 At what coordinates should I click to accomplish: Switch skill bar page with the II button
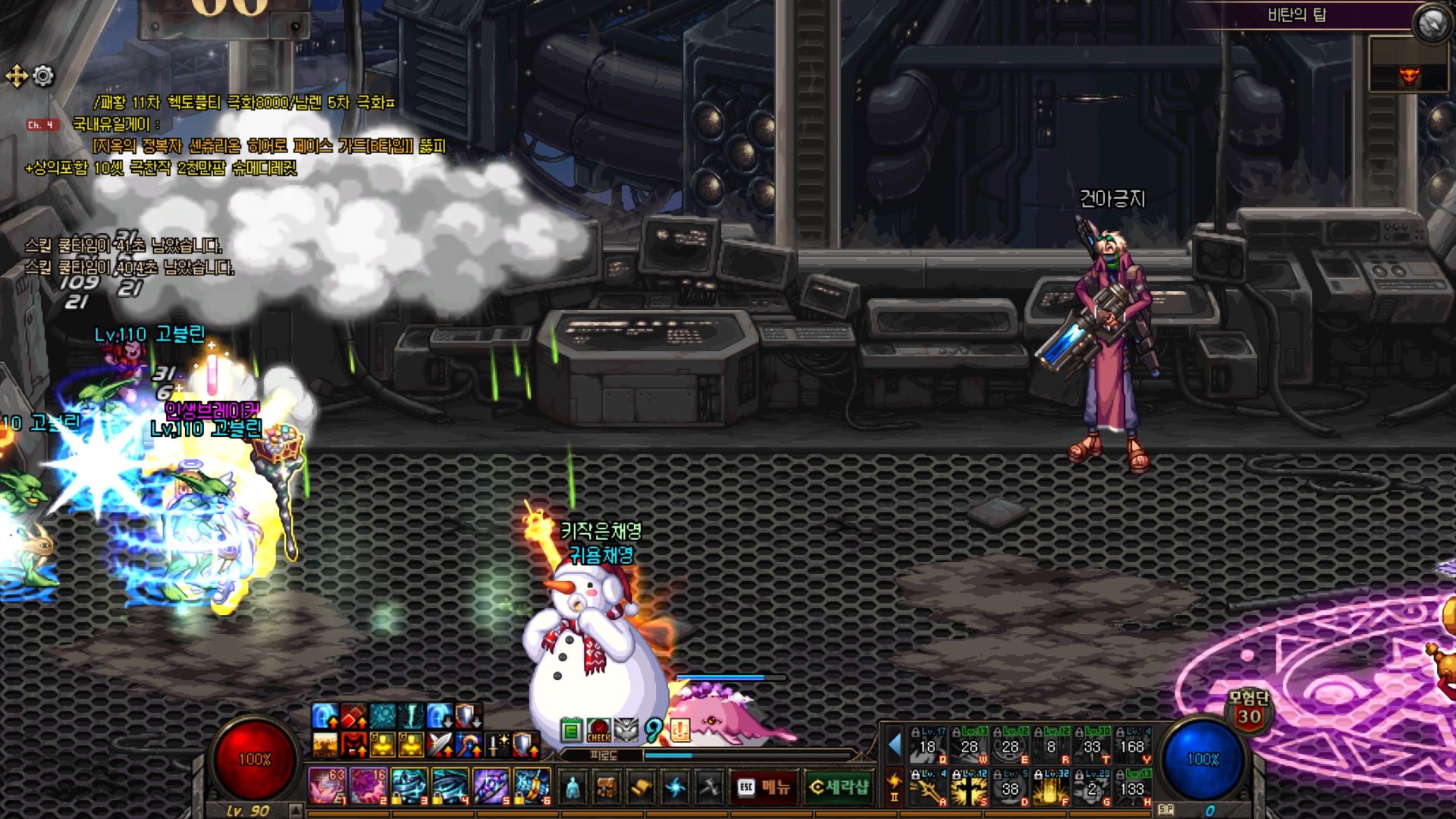[894, 797]
